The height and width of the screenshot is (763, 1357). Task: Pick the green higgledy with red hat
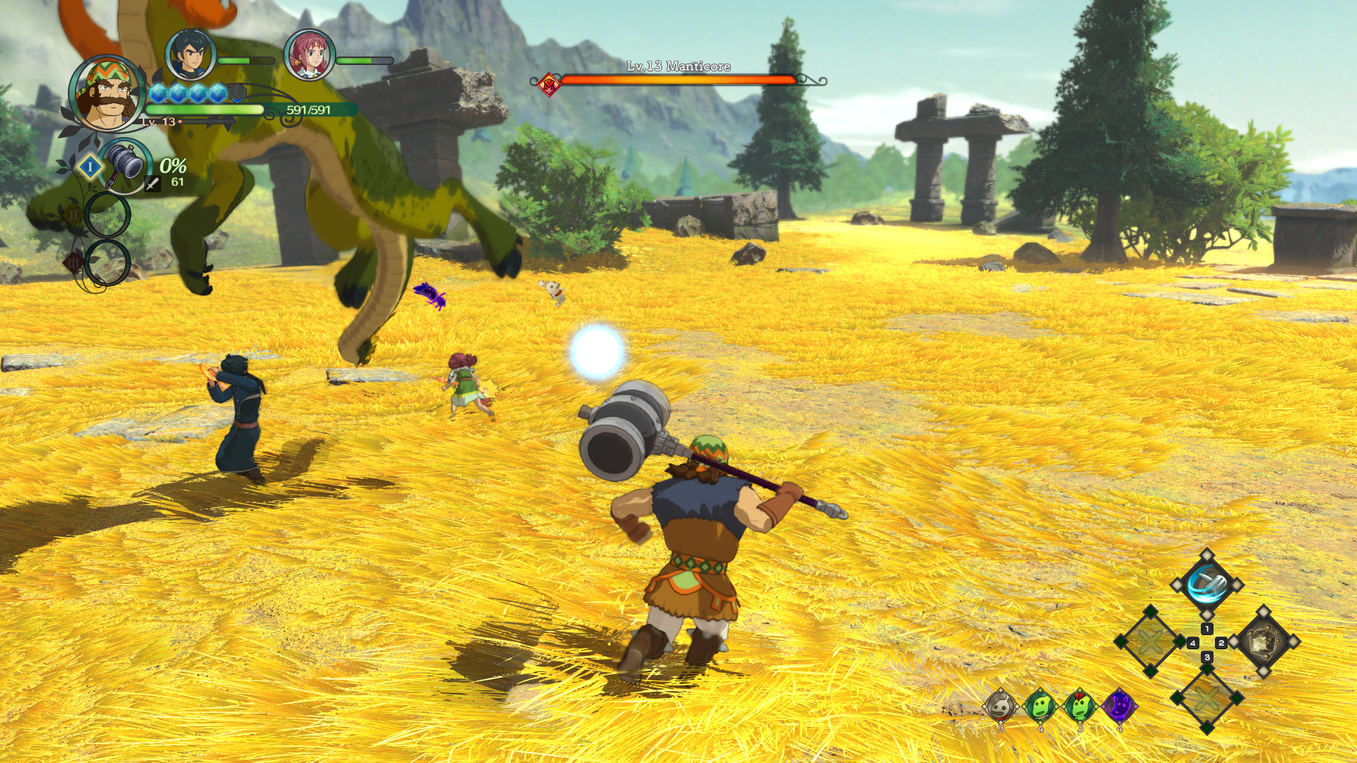(x=1080, y=706)
